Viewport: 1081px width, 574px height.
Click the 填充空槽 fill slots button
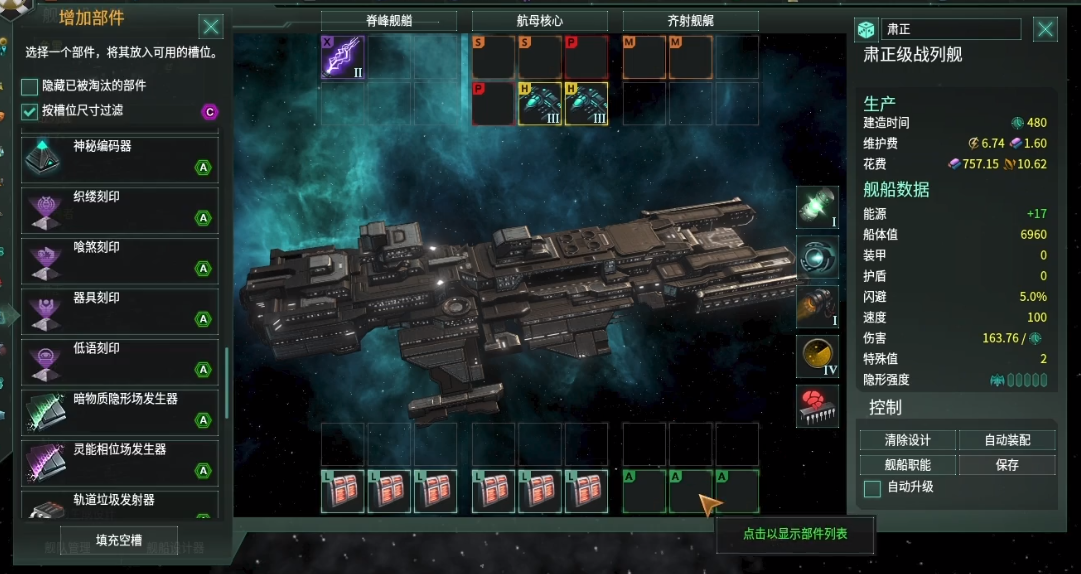(x=119, y=540)
